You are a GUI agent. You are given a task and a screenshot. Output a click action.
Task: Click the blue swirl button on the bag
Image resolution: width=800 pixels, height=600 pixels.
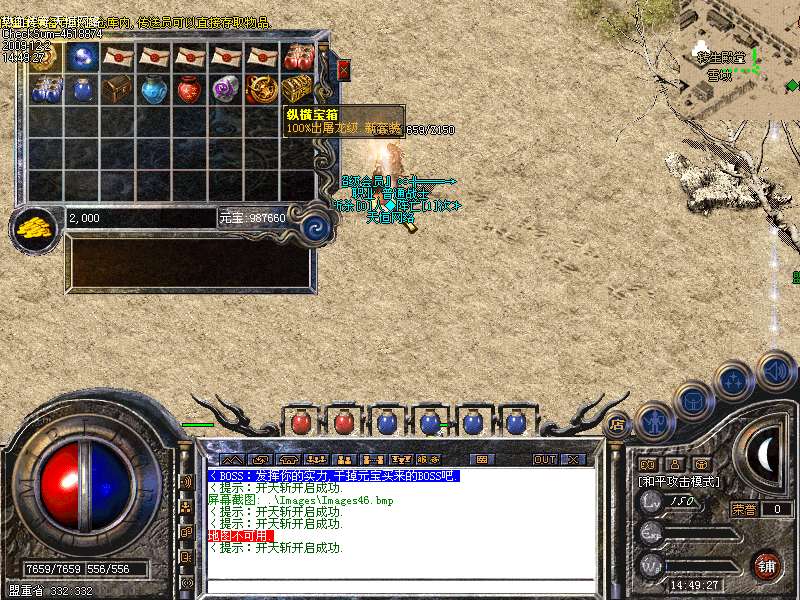pos(316,225)
